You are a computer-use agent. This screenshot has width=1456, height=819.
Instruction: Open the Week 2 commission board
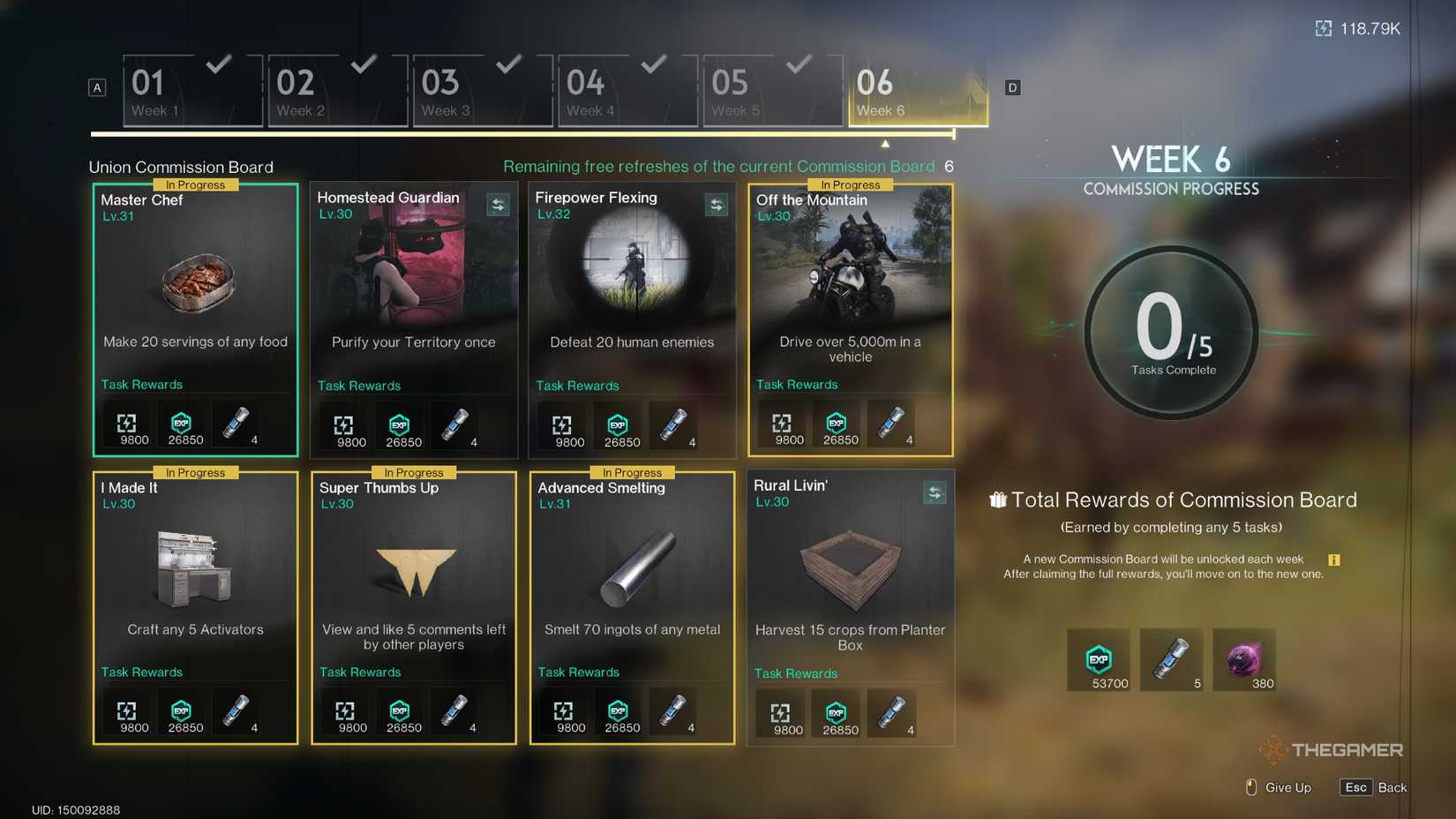[x=337, y=92]
